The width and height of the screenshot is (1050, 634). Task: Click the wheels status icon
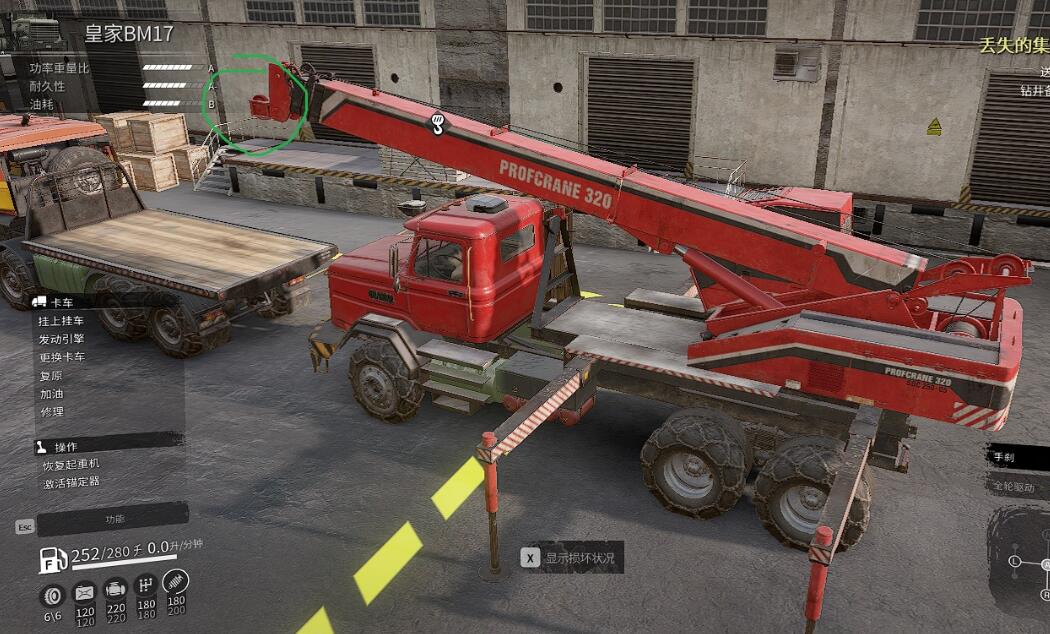tap(53, 596)
